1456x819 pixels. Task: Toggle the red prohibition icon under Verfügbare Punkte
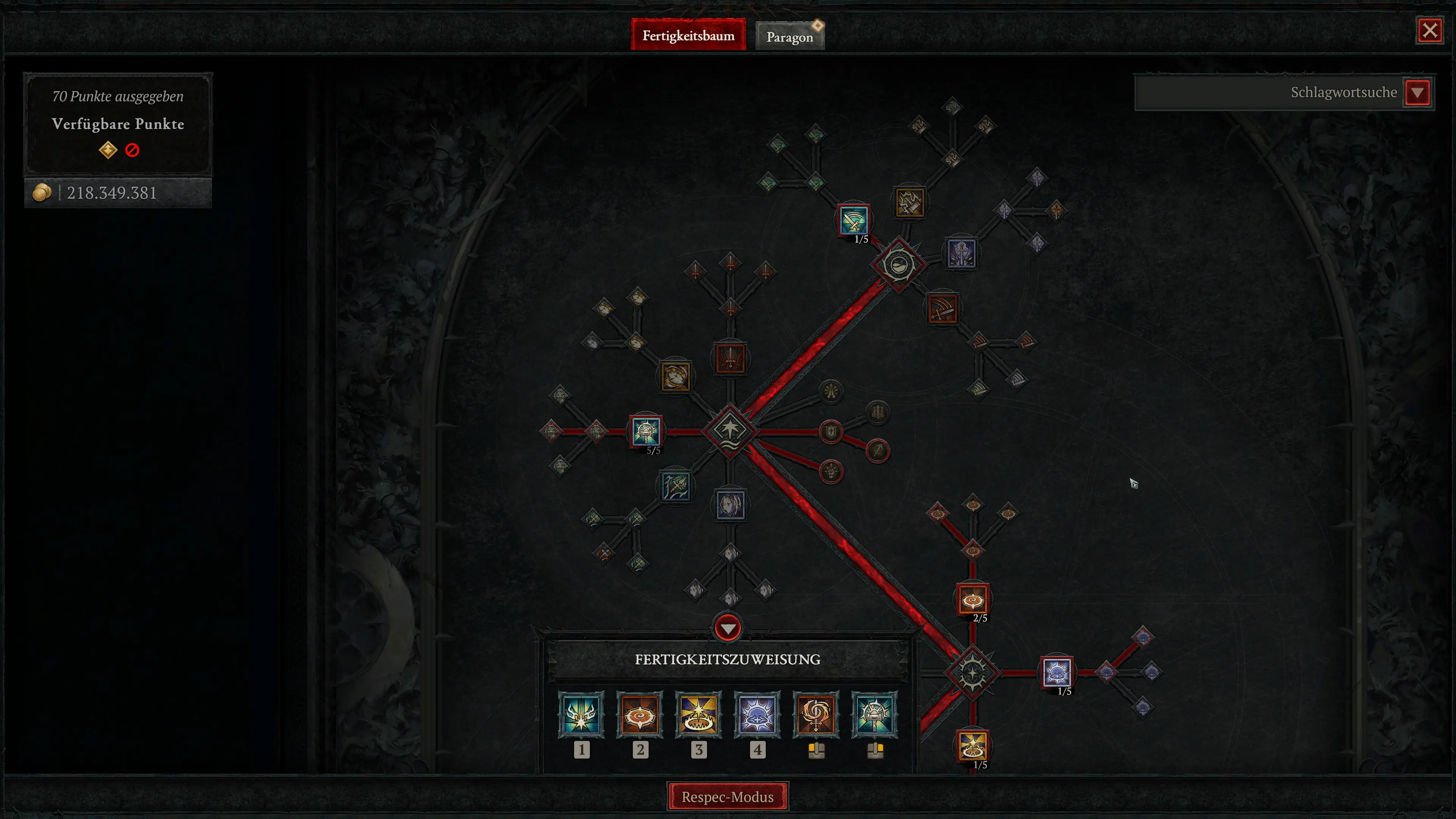pyautogui.click(x=132, y=149)
